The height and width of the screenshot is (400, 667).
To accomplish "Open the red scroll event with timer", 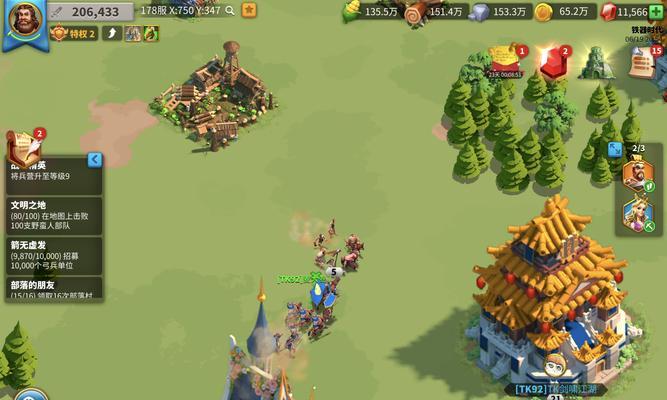I will (505, 59).
